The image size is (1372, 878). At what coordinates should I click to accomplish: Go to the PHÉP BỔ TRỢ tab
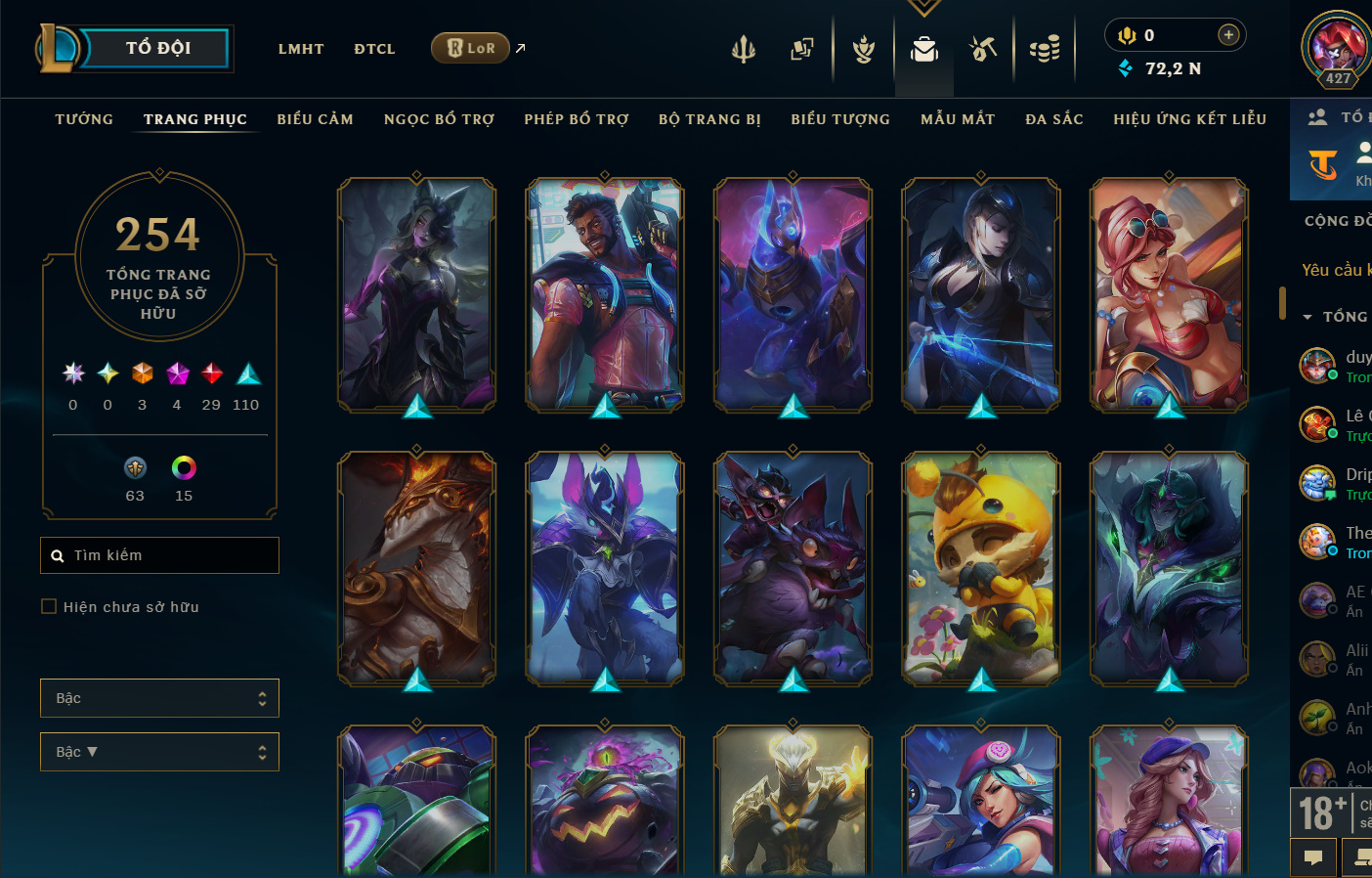577,119
